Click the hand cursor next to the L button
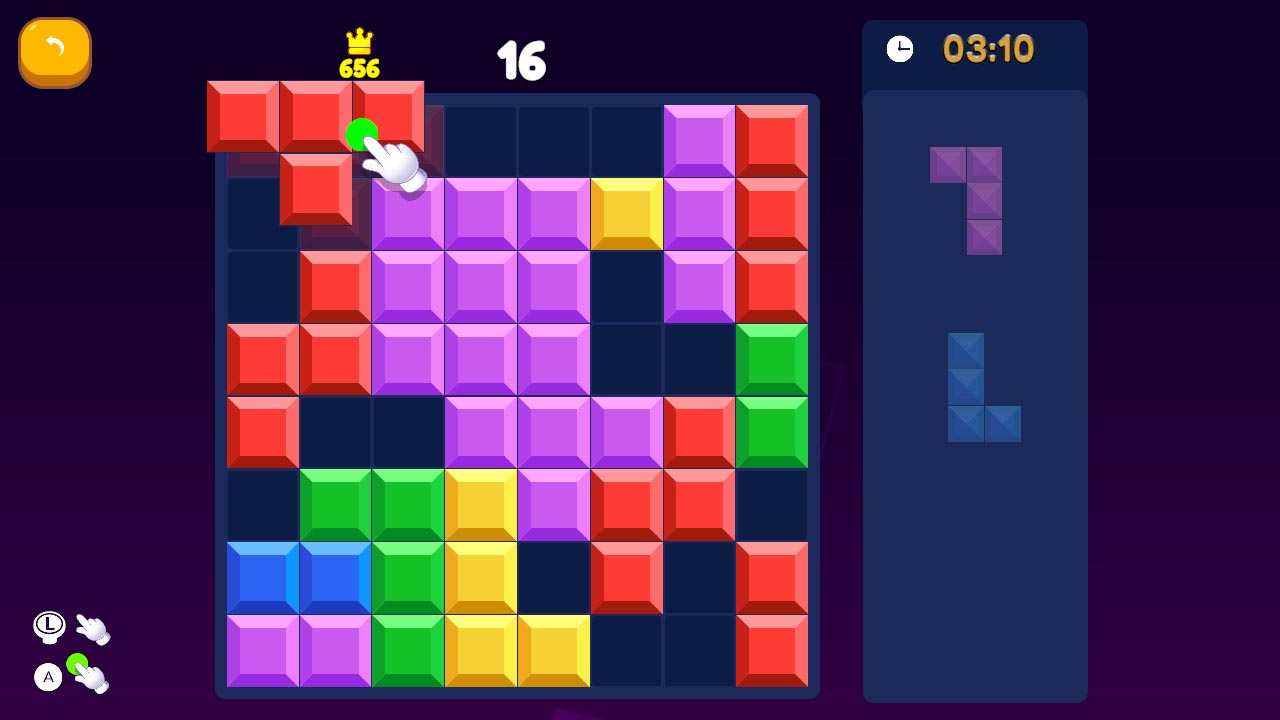Screen dimensions: 1280x720 pos(92,626)
